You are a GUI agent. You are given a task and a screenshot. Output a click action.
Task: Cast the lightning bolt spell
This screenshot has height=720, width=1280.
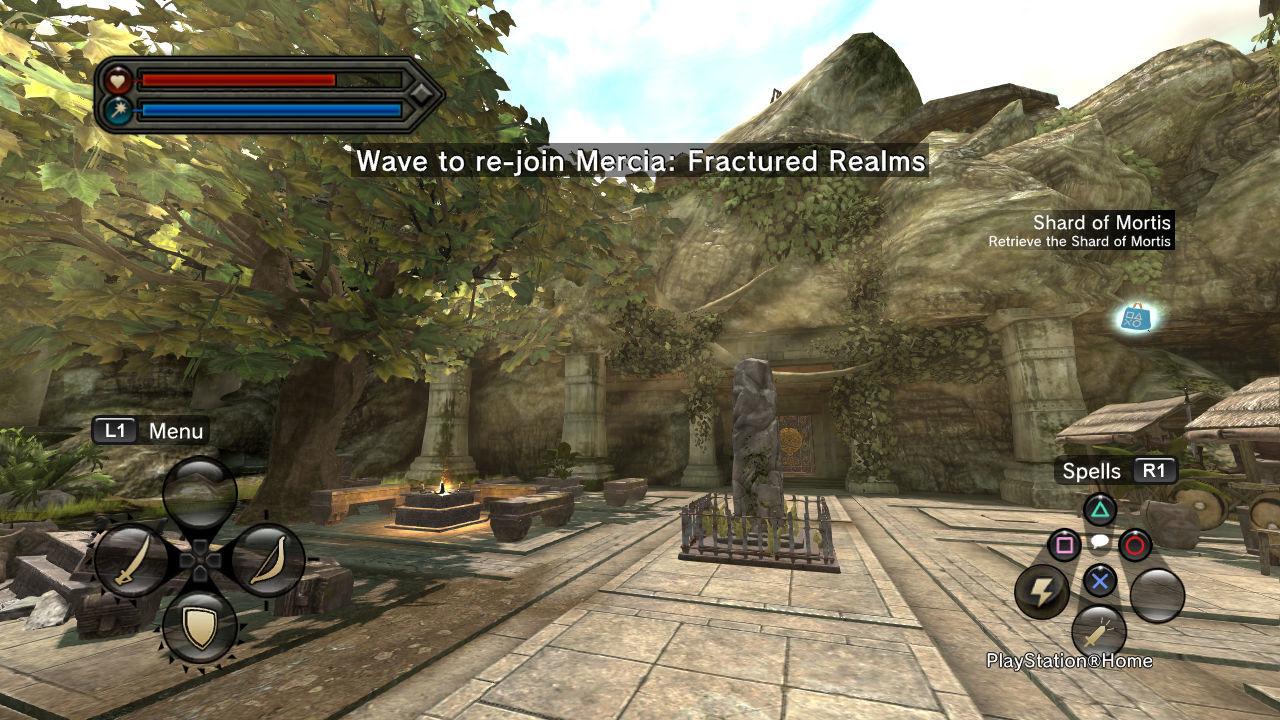[1042, 593]
